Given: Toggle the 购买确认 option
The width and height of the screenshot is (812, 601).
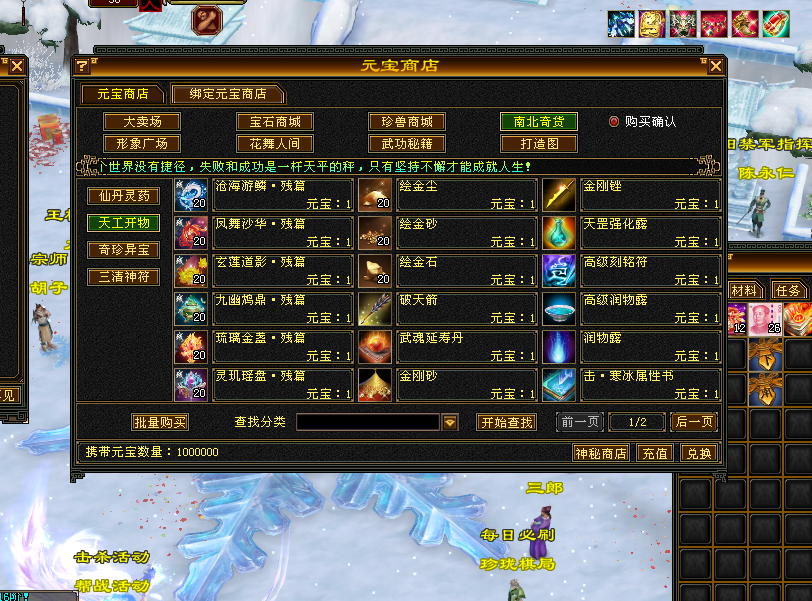Looking at the screenshot, I should click(x=615, y=122).
